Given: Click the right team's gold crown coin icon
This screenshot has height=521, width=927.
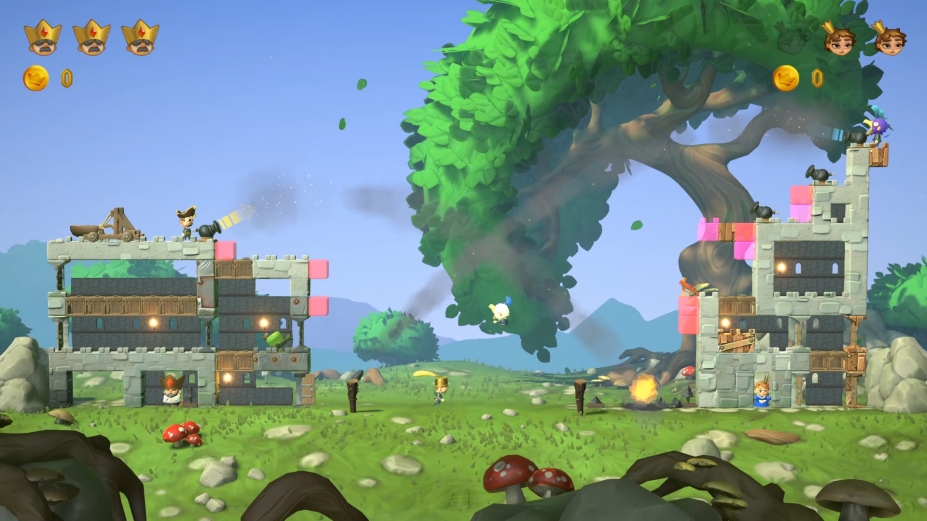Looking at the screenshot, I should 786,78.
